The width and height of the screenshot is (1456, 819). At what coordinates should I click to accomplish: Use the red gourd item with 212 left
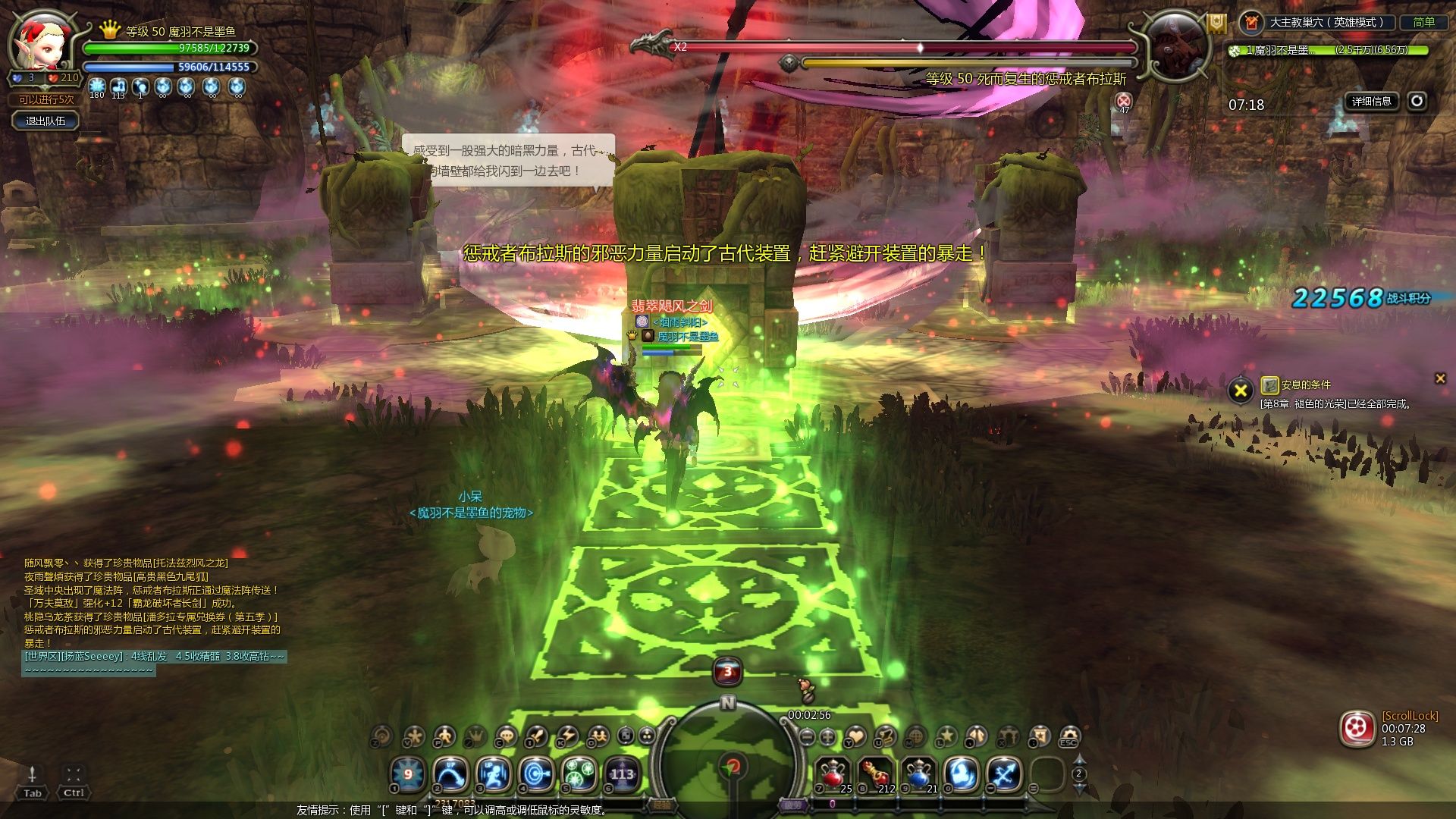tap(876, 775)
